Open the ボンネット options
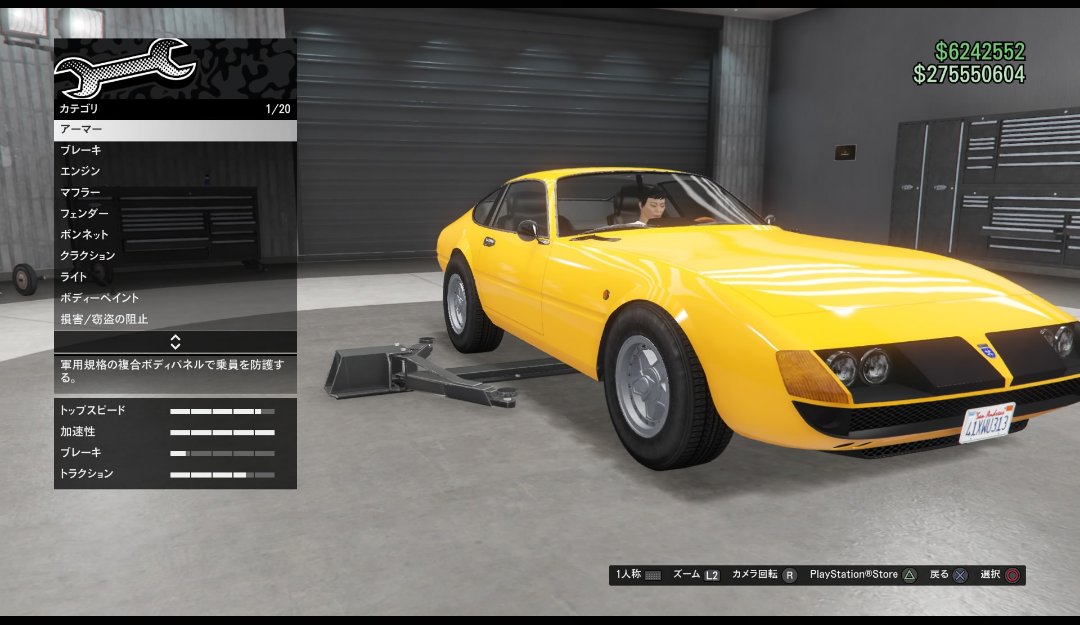 pos(175,234)
